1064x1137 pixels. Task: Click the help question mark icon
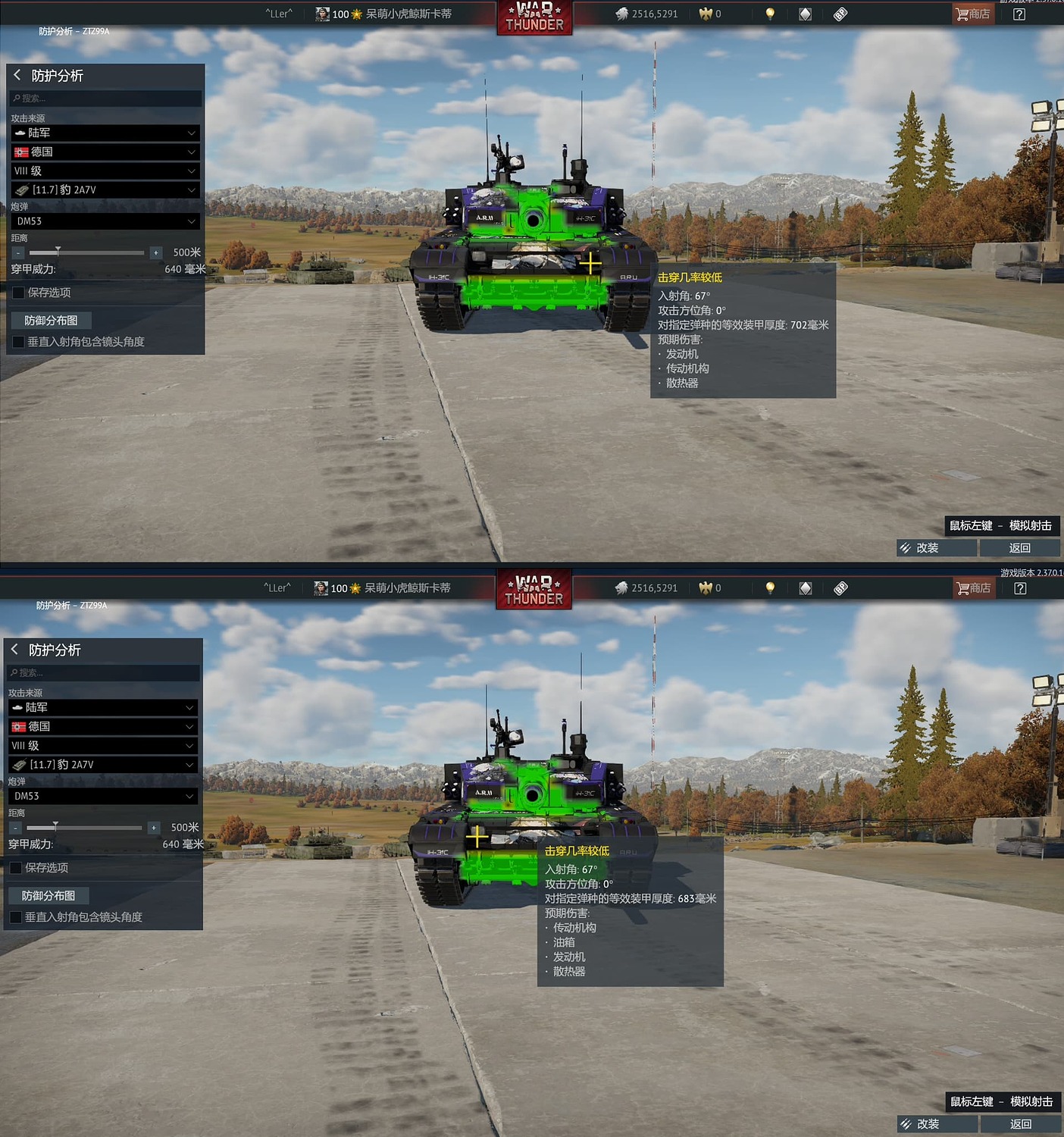1018,14
